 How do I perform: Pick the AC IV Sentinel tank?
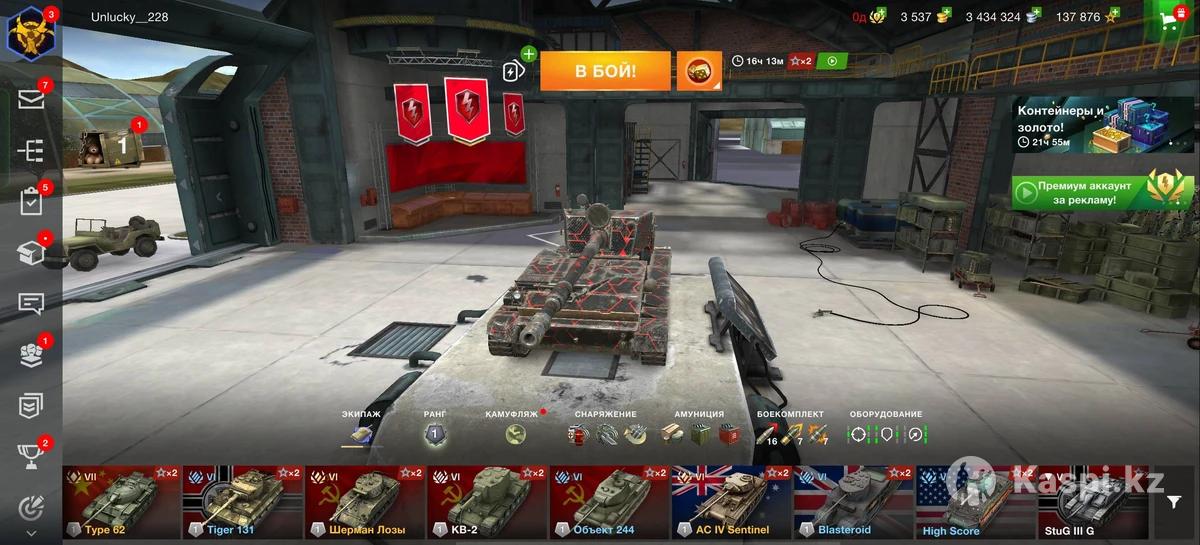732,502
